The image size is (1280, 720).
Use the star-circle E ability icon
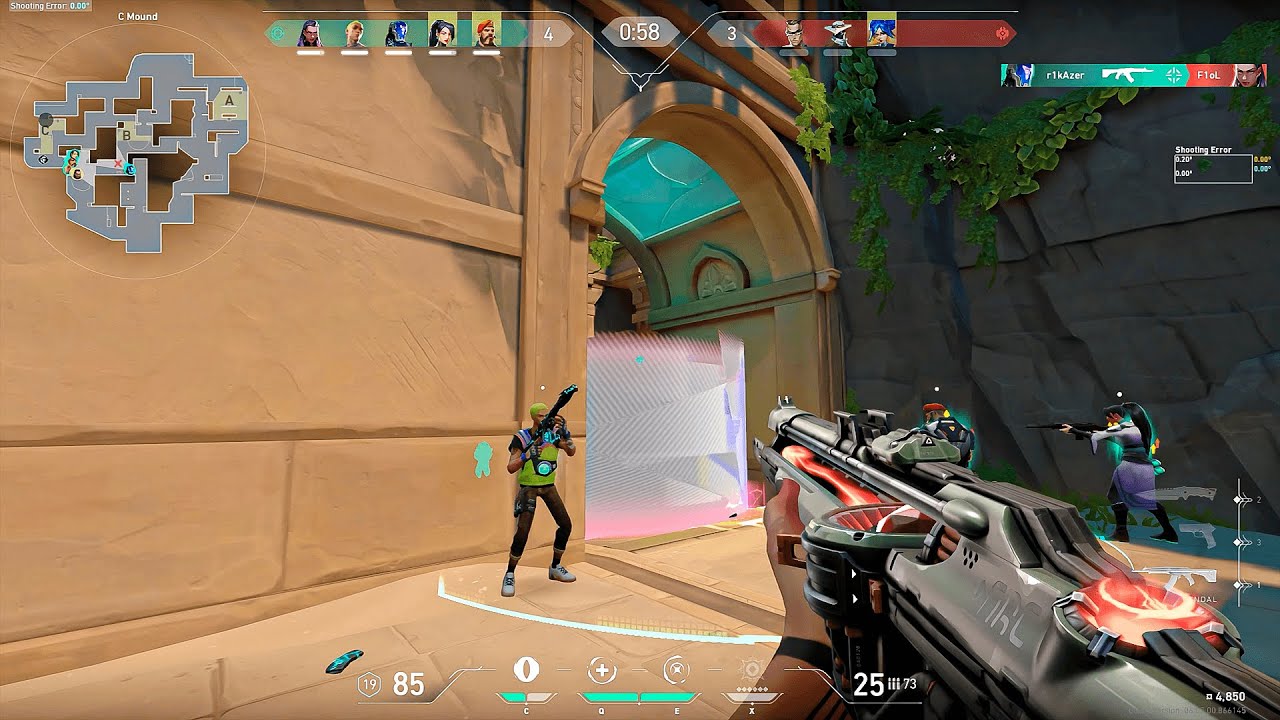(x=677, y=670)
